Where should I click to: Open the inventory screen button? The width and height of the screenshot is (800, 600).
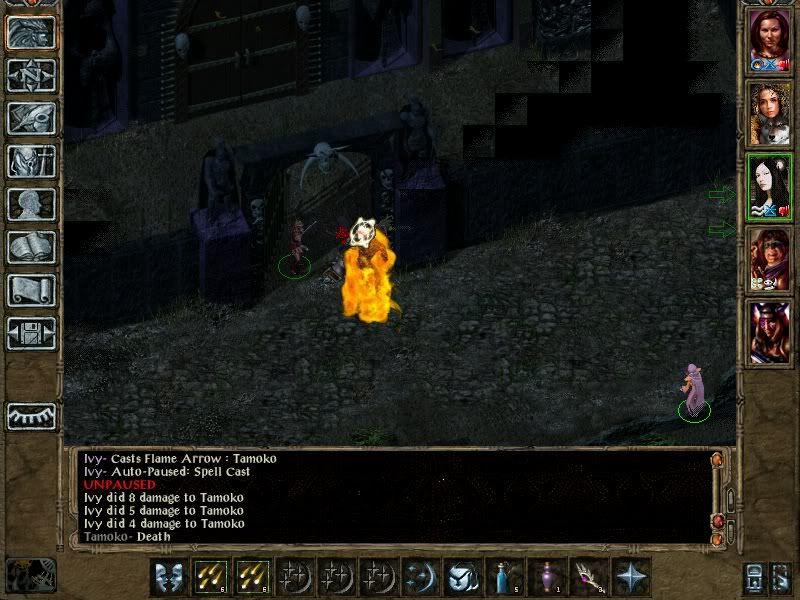click(x=31, y=162)
